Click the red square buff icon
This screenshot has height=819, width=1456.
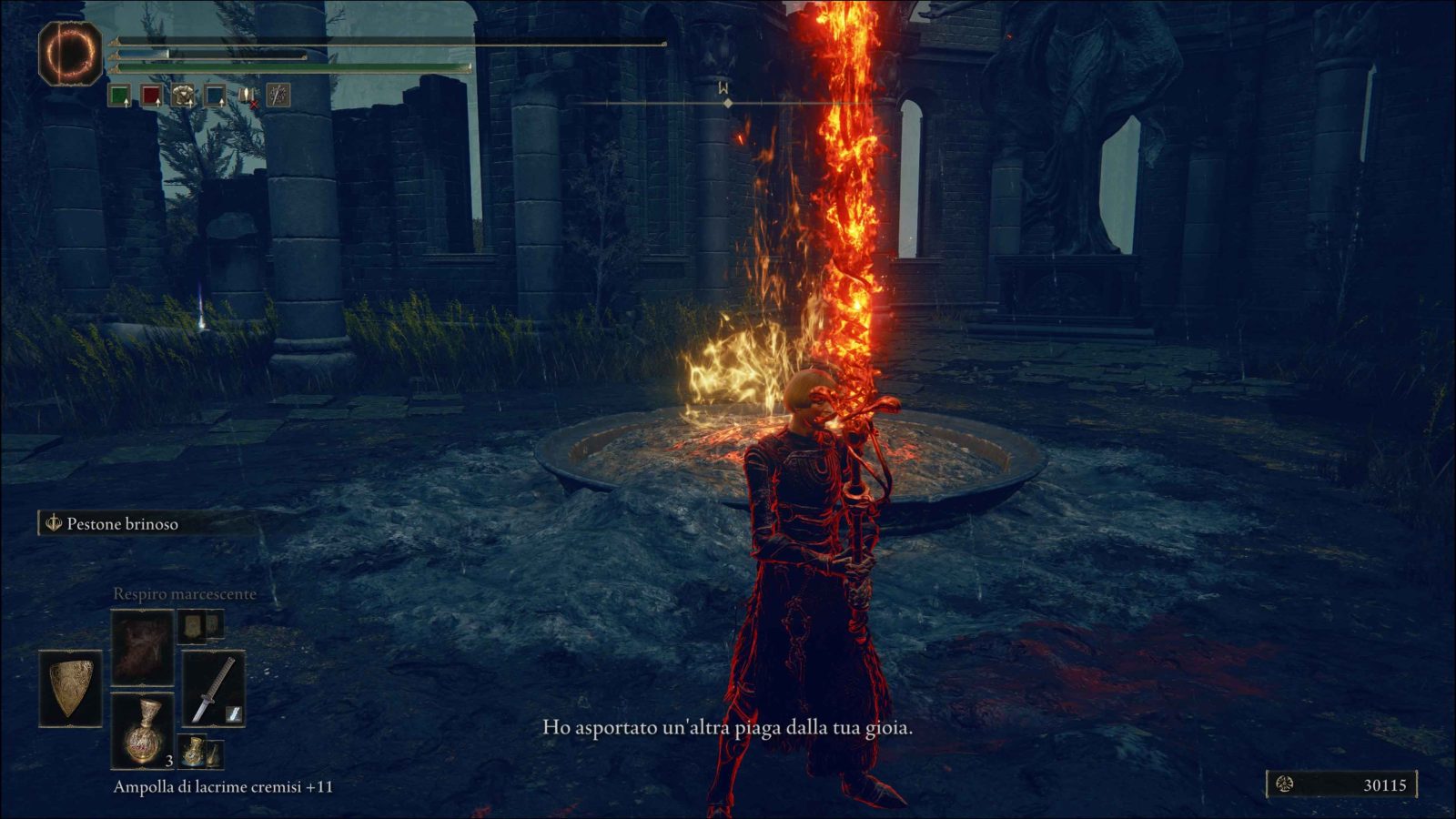[x=151, y=95]
